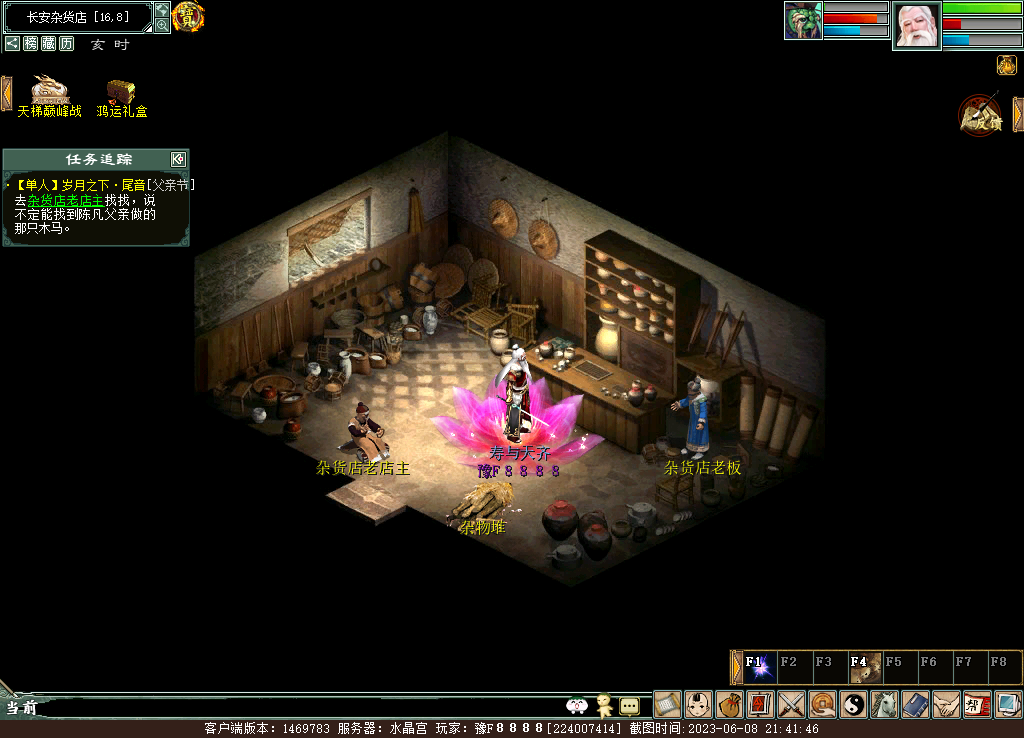This screenshot has width=1024, height=738.
Task: Follow the 杂货店老店主 quest link
Action: pos(65,200)
